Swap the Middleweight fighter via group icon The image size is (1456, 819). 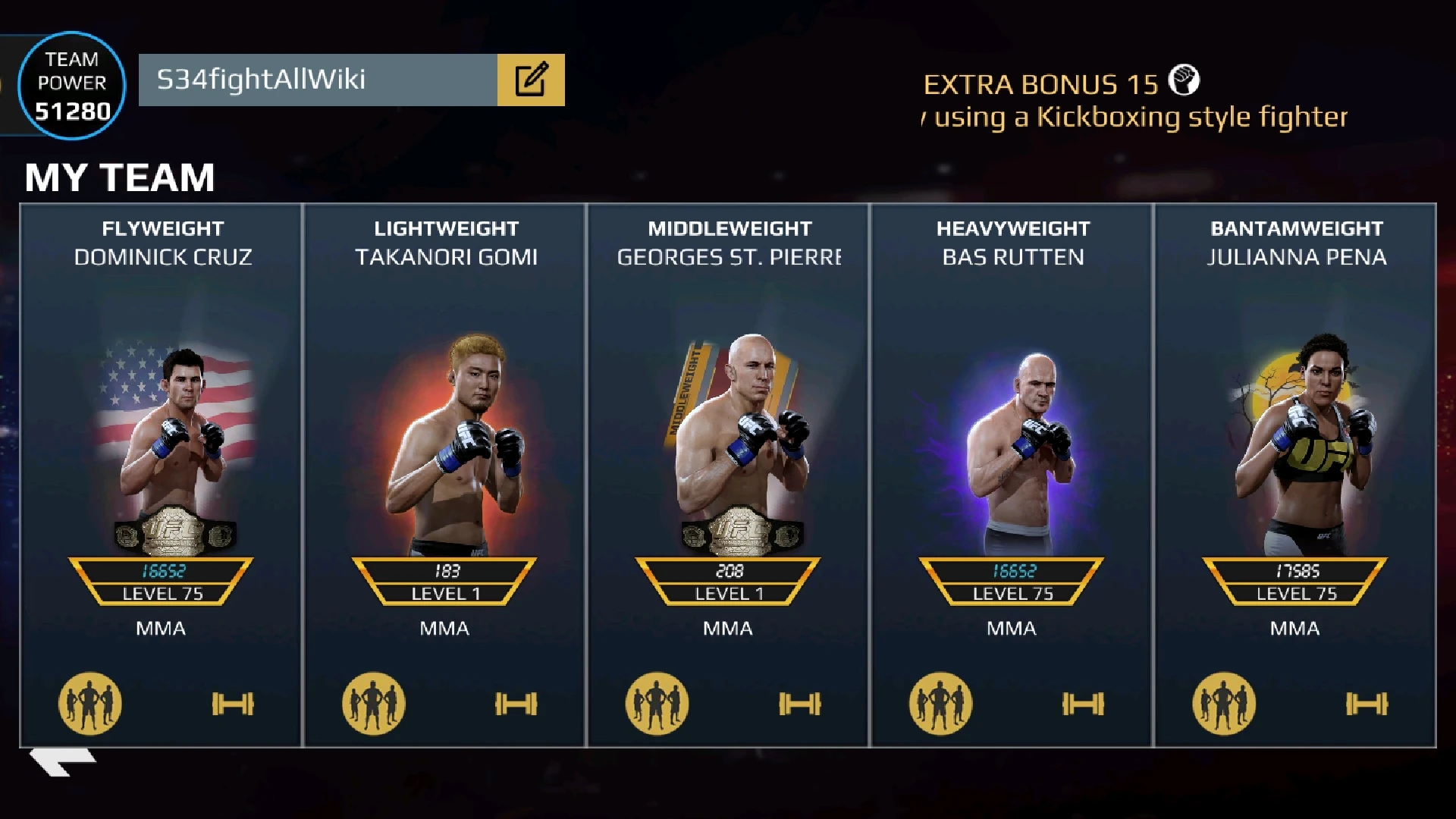pyautogui.click(x=657, y=704)
